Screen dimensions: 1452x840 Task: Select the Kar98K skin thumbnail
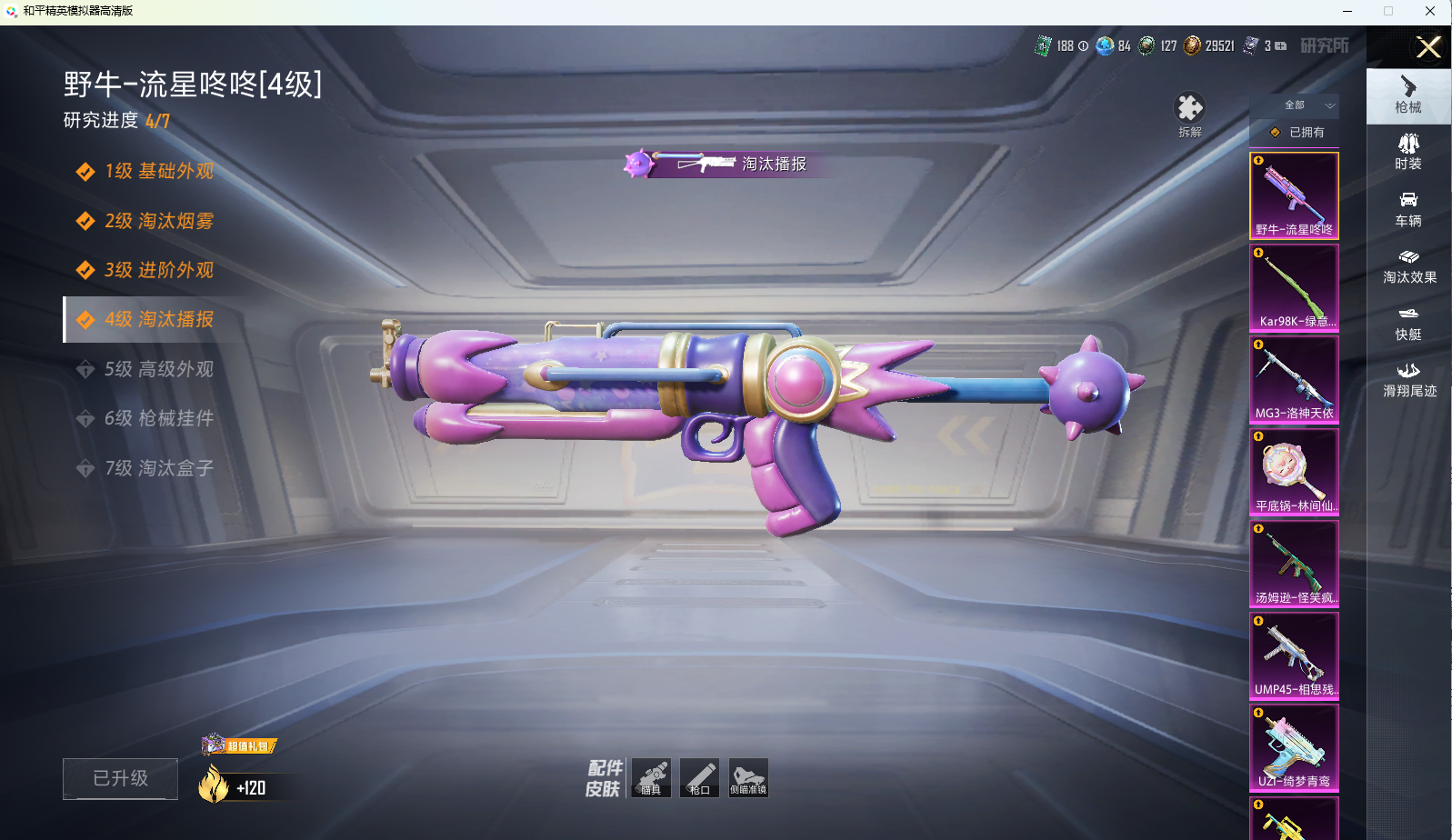pos(1294,288)
